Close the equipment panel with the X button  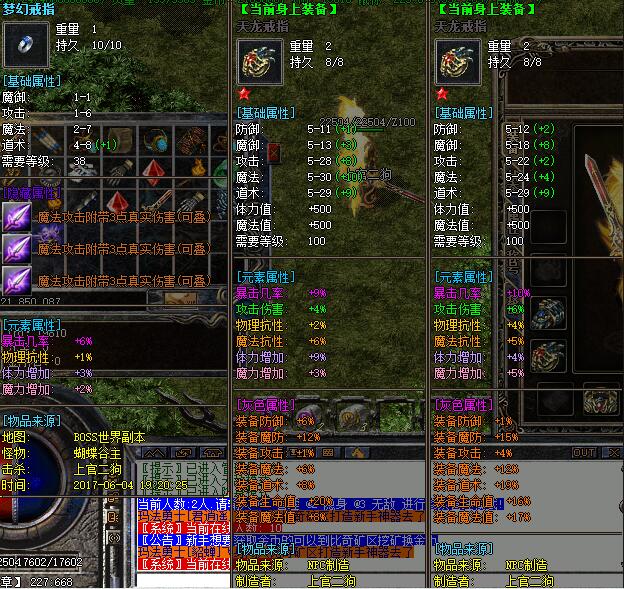[x=610, y=452]
